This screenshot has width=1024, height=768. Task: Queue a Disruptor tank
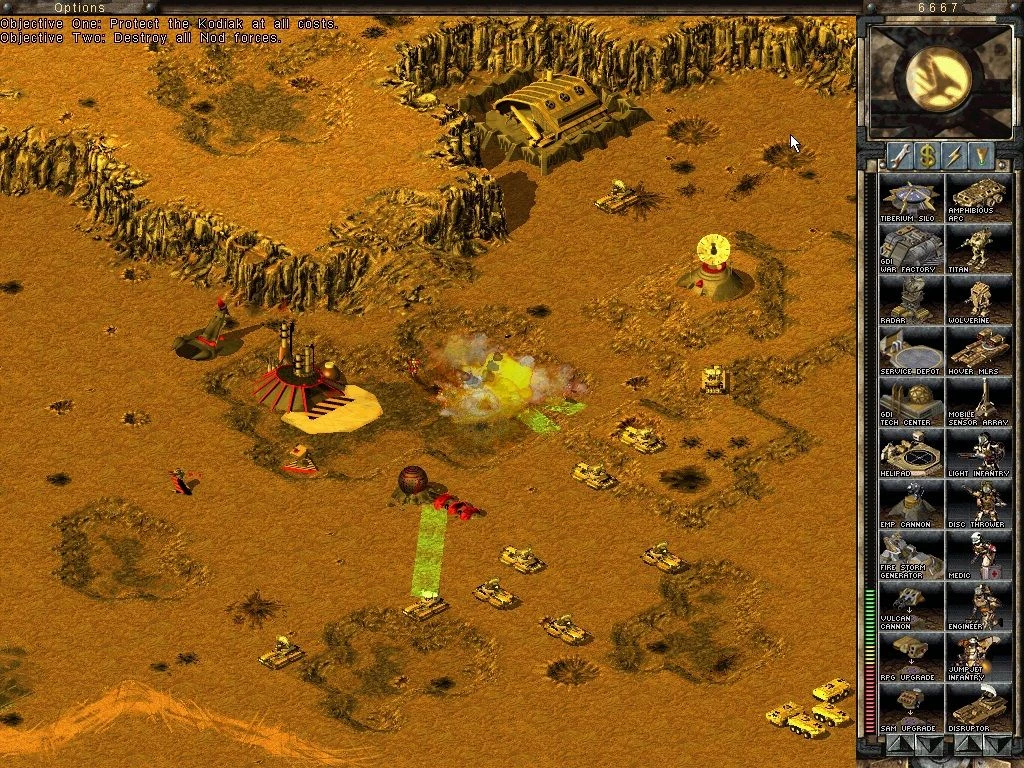pos(978,708)
